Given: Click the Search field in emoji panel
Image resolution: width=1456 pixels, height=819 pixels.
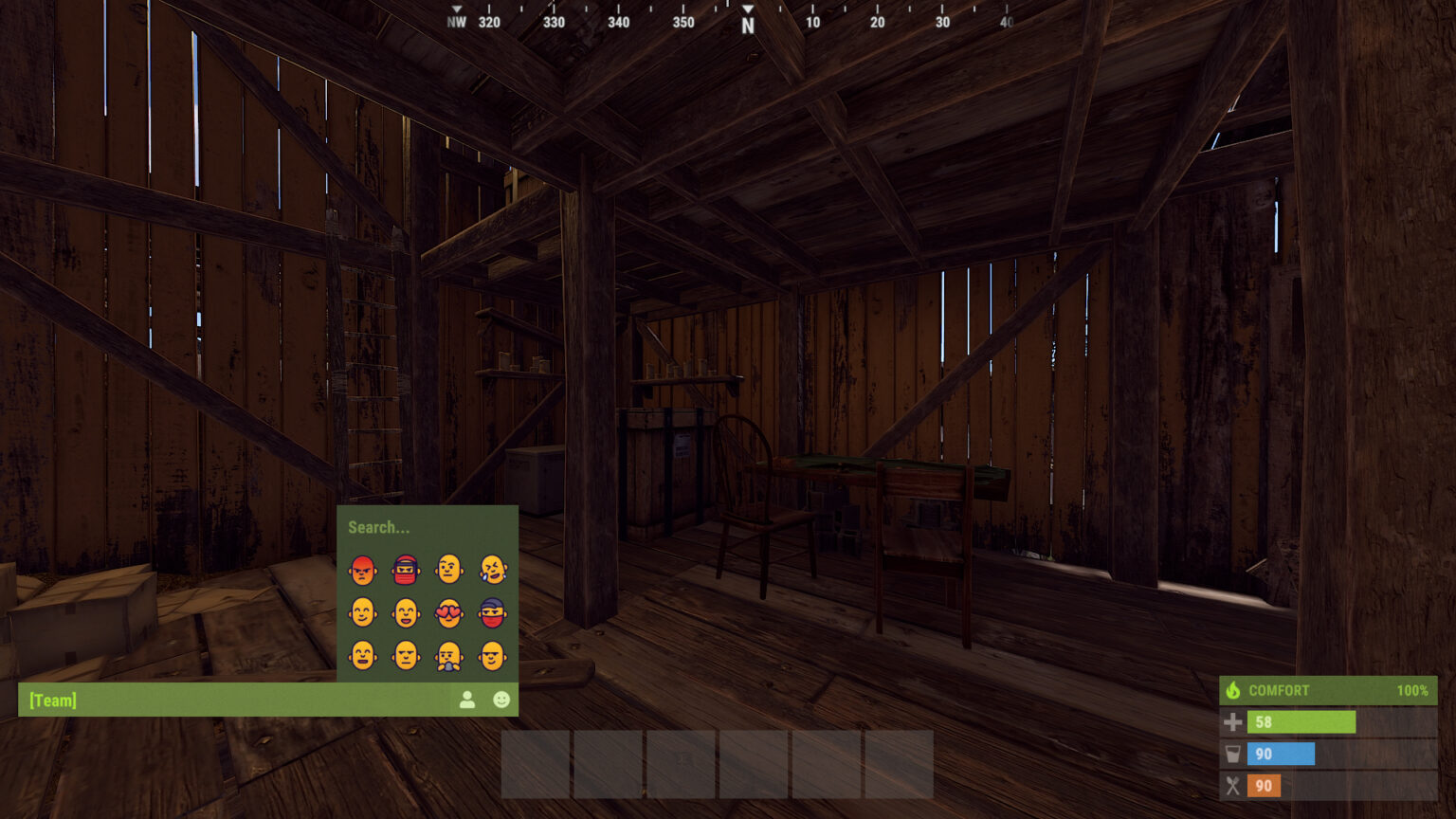Looking at the screenshot, I should click(x=377, y=527).
